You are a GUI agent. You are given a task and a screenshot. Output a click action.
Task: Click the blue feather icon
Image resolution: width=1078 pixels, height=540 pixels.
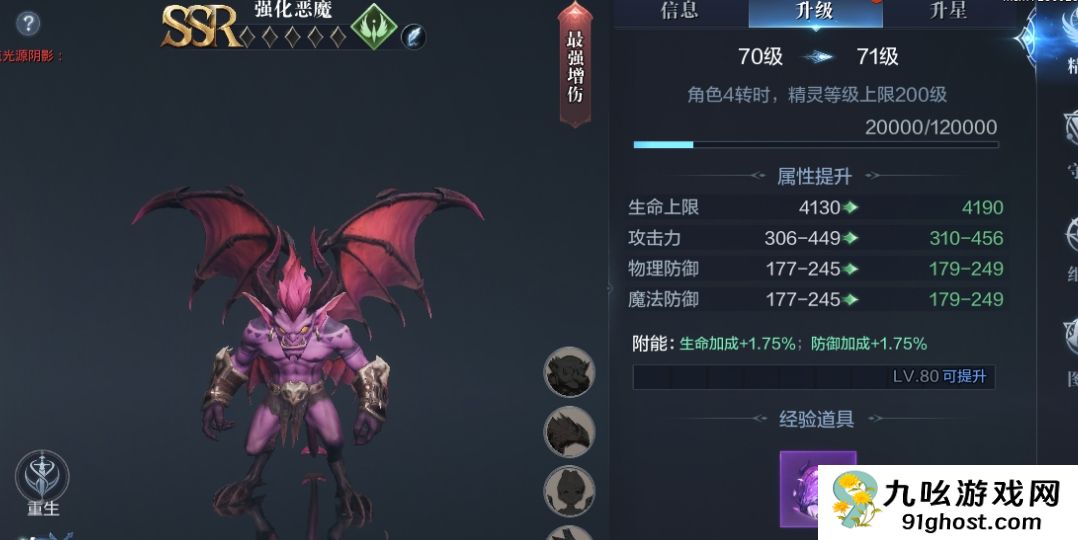pyautogui.click(x=413, y=36)
